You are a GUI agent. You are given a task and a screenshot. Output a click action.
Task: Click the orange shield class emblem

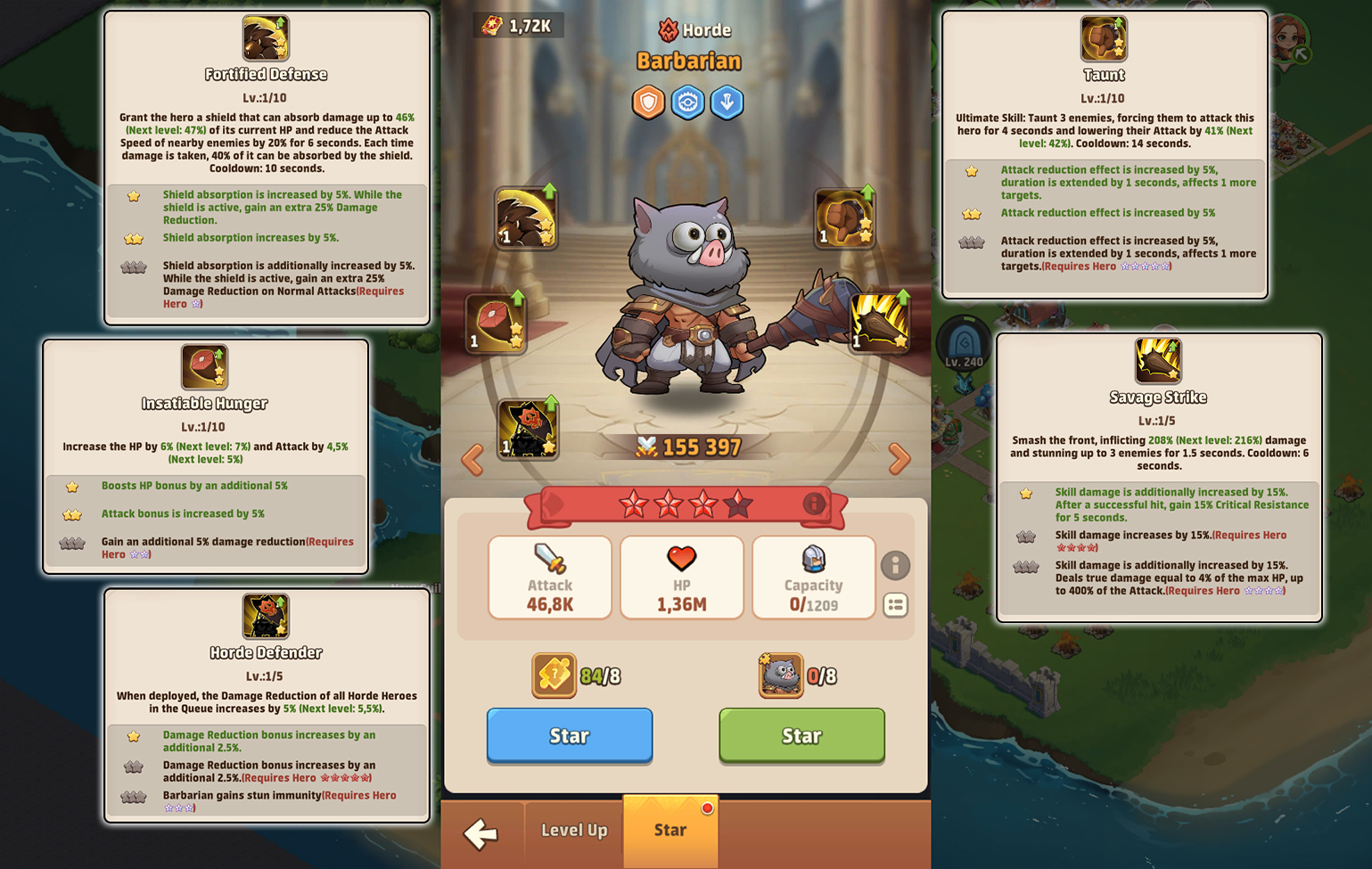click(648, 102)
